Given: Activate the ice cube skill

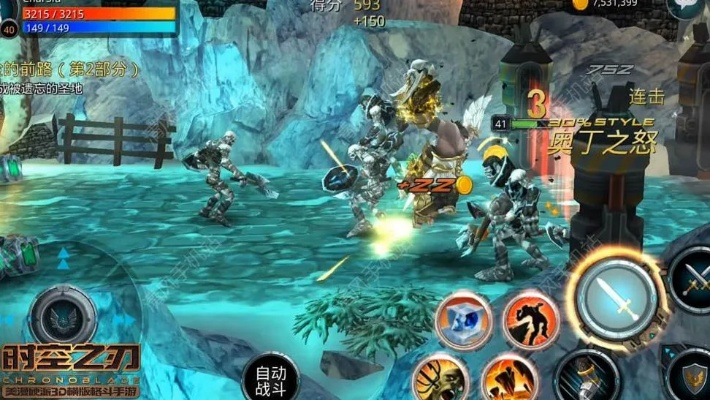Looking at the screenshot, I should pos(464,319).
